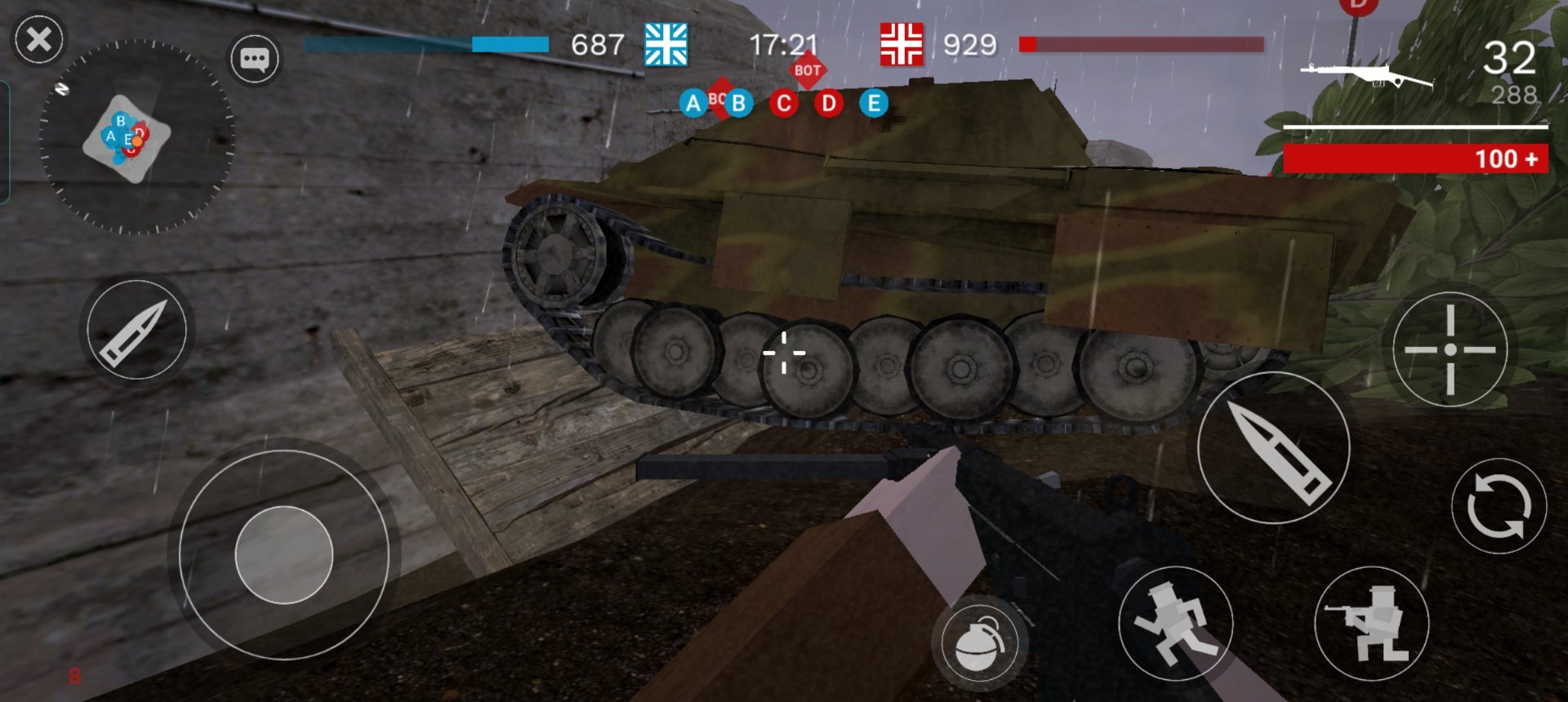Aim down sights with crosshair button
The image size is (1568, 702).
pyautogui.click(x=1450, y=349)
